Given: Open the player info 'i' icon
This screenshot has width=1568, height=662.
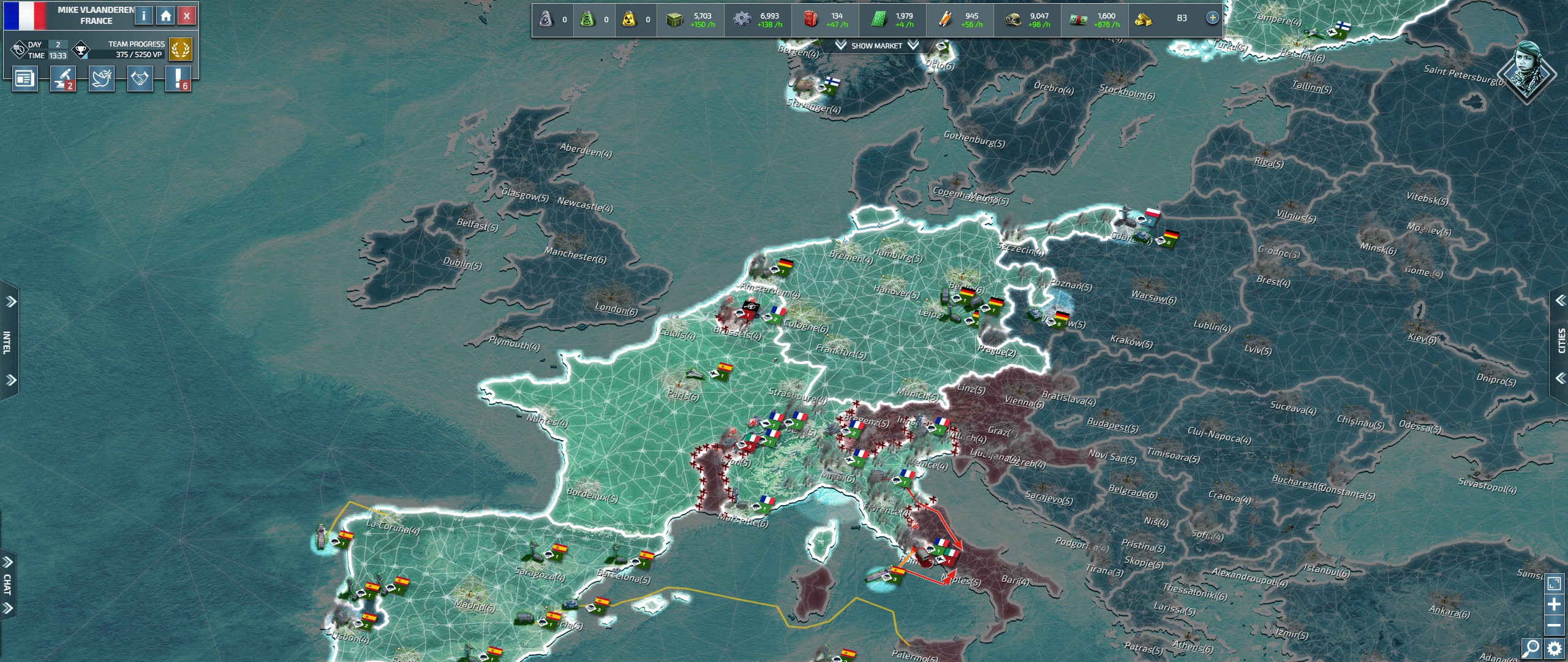Looking at the screenshot, I should 144,15.
